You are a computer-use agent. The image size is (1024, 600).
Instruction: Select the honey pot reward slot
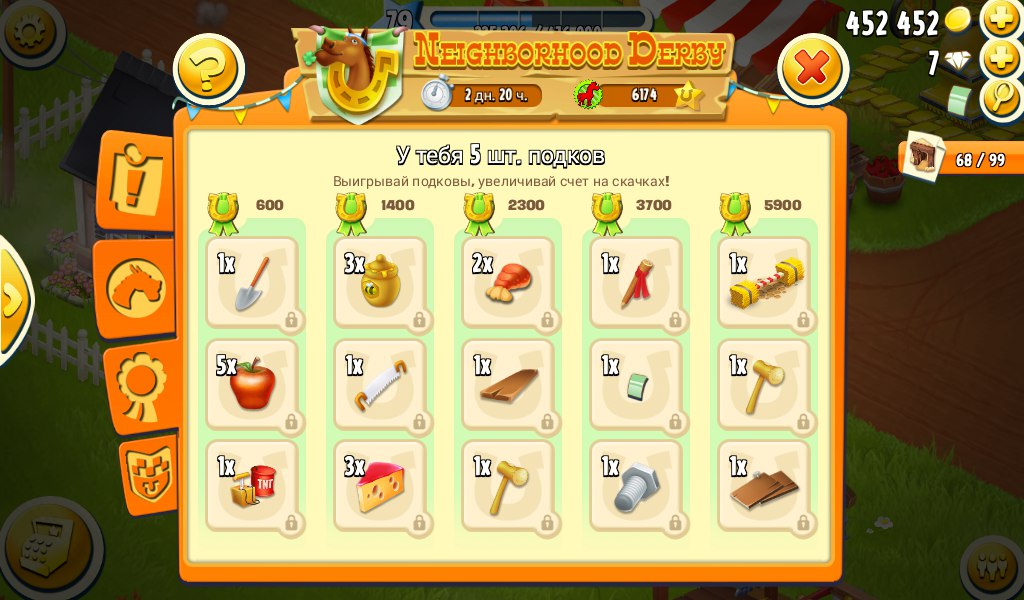click(x=380, y=283)
